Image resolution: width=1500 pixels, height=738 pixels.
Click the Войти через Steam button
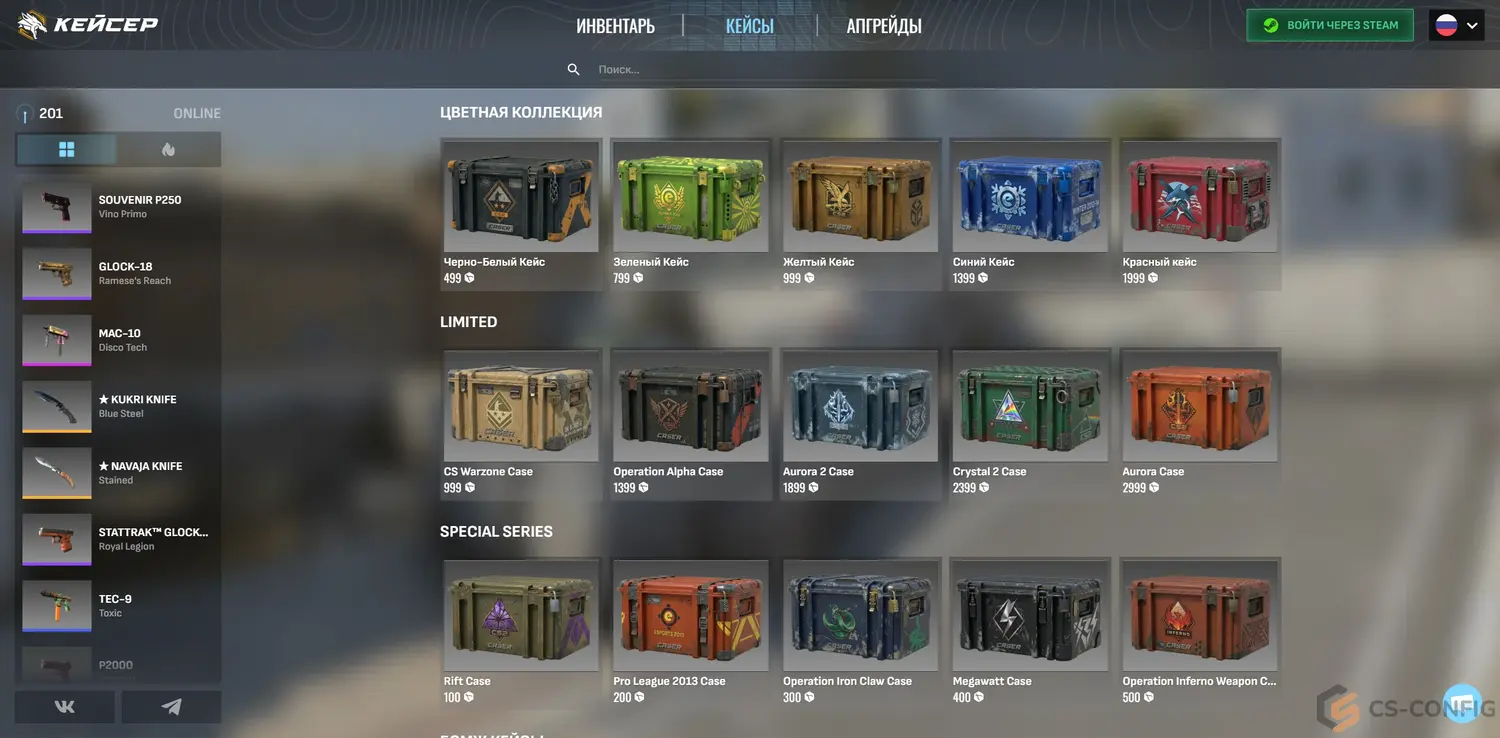[1329, 25]
